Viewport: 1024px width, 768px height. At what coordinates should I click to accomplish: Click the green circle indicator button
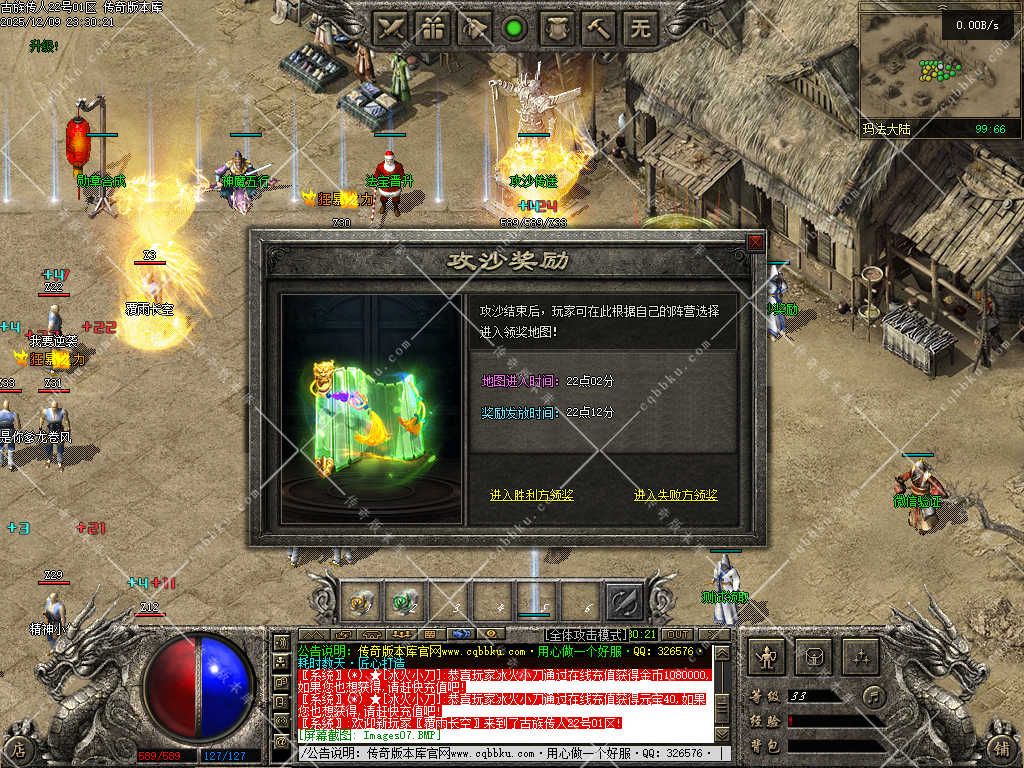[515, 29]
